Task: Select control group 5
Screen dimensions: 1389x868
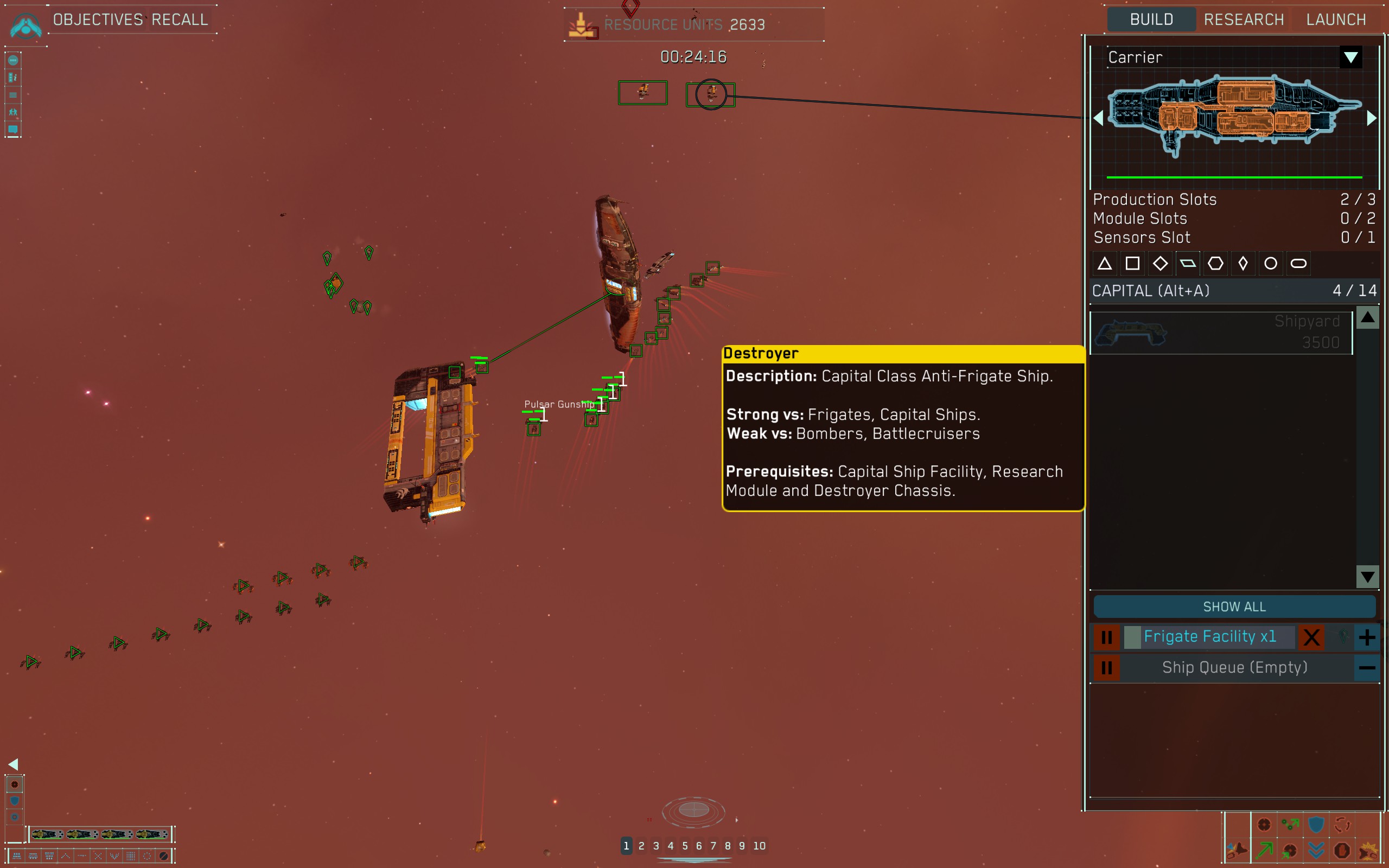Action: [x=685, y=846]
